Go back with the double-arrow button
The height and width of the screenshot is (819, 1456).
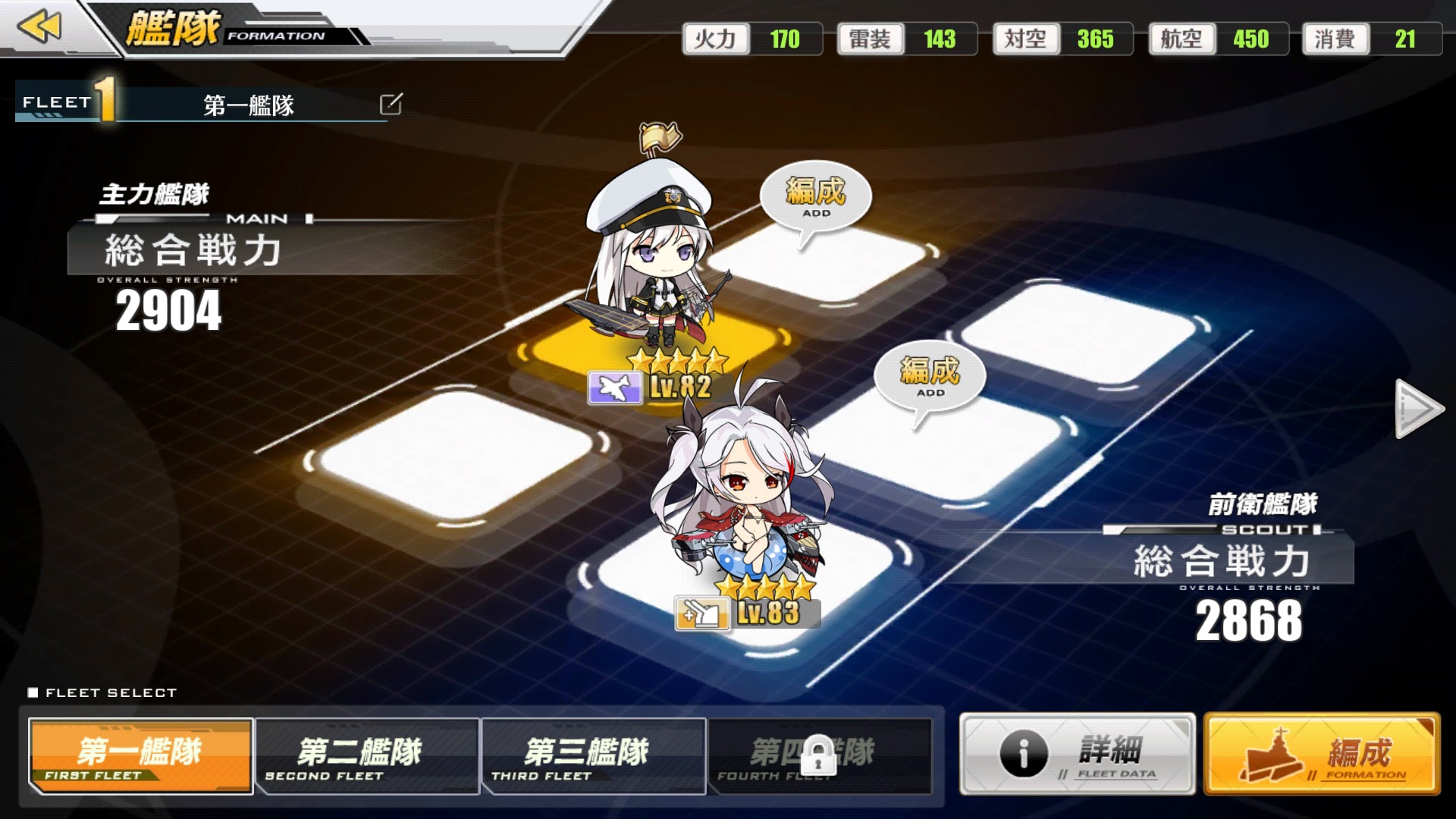tap(39, 27)
